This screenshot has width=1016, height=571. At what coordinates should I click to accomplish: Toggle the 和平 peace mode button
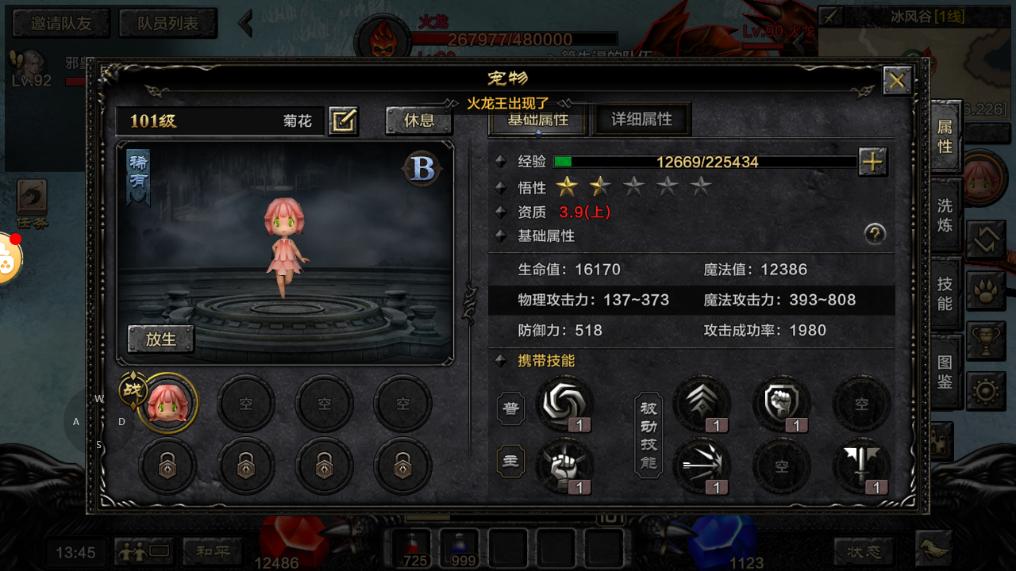click(x=211, y=550)
